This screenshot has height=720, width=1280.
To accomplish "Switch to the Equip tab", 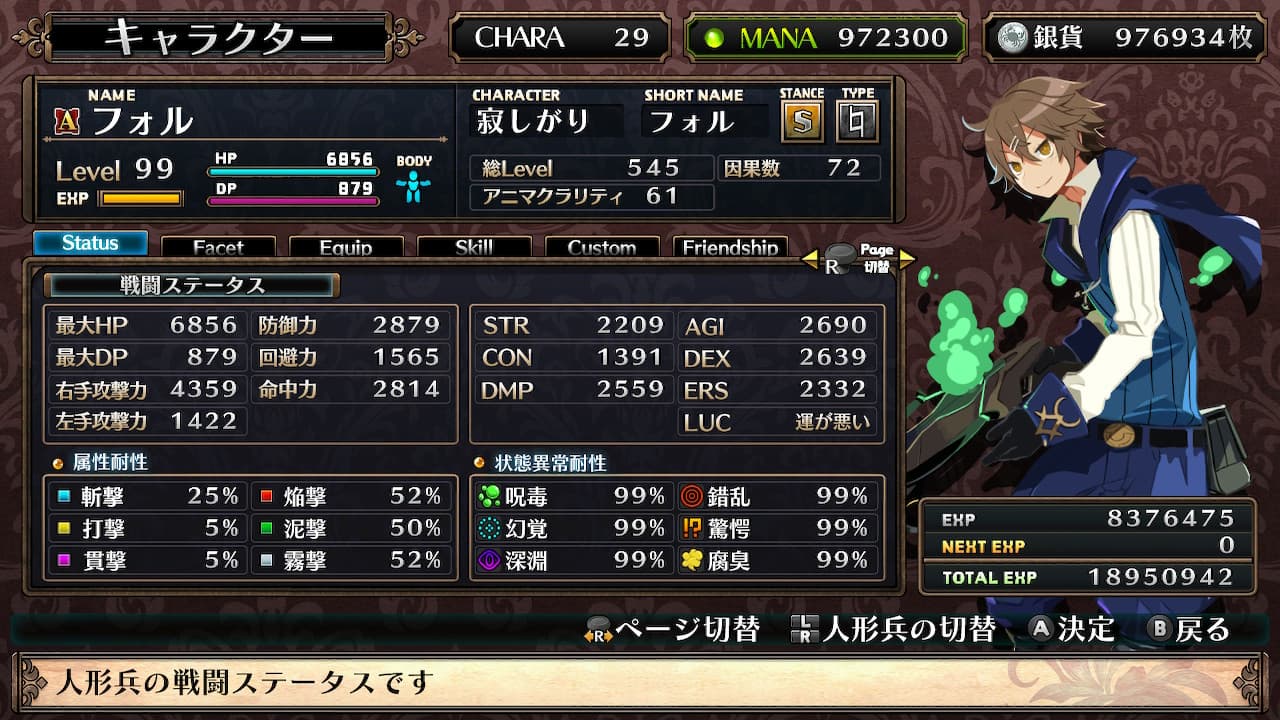I will (x=346, y=247).
